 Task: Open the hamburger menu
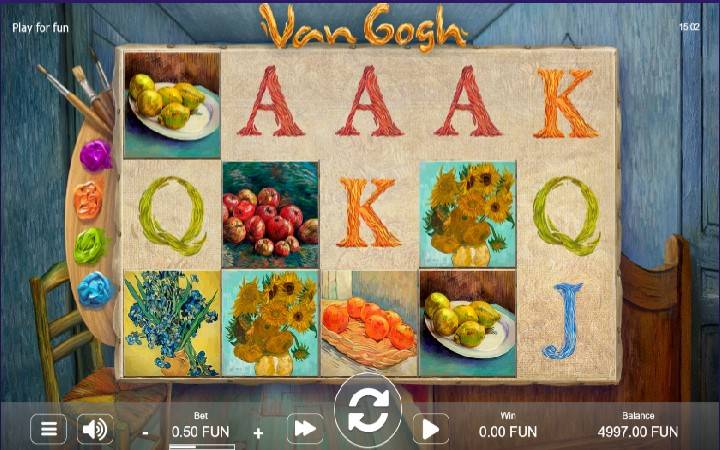(47, 430)
